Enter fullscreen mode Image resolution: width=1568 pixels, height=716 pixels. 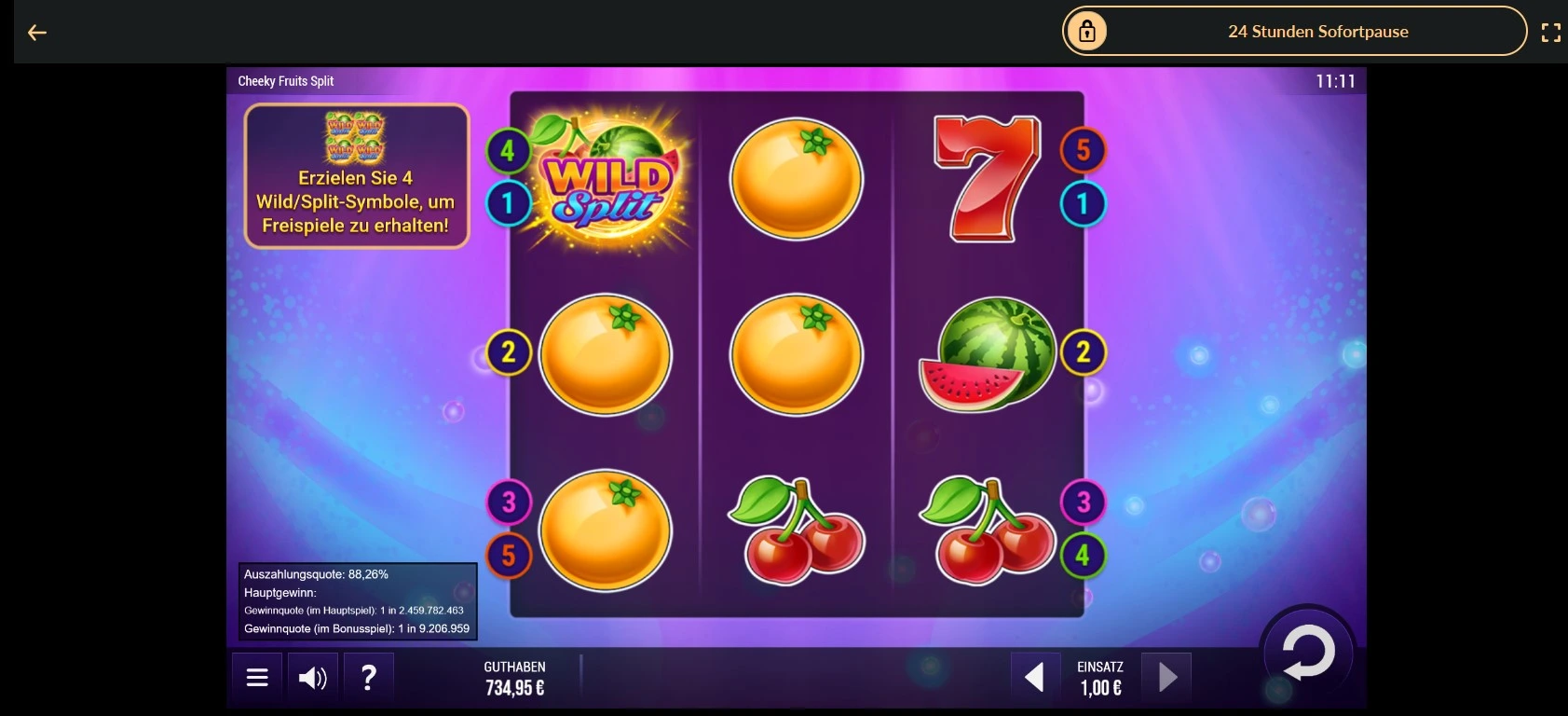point(1552,31)
